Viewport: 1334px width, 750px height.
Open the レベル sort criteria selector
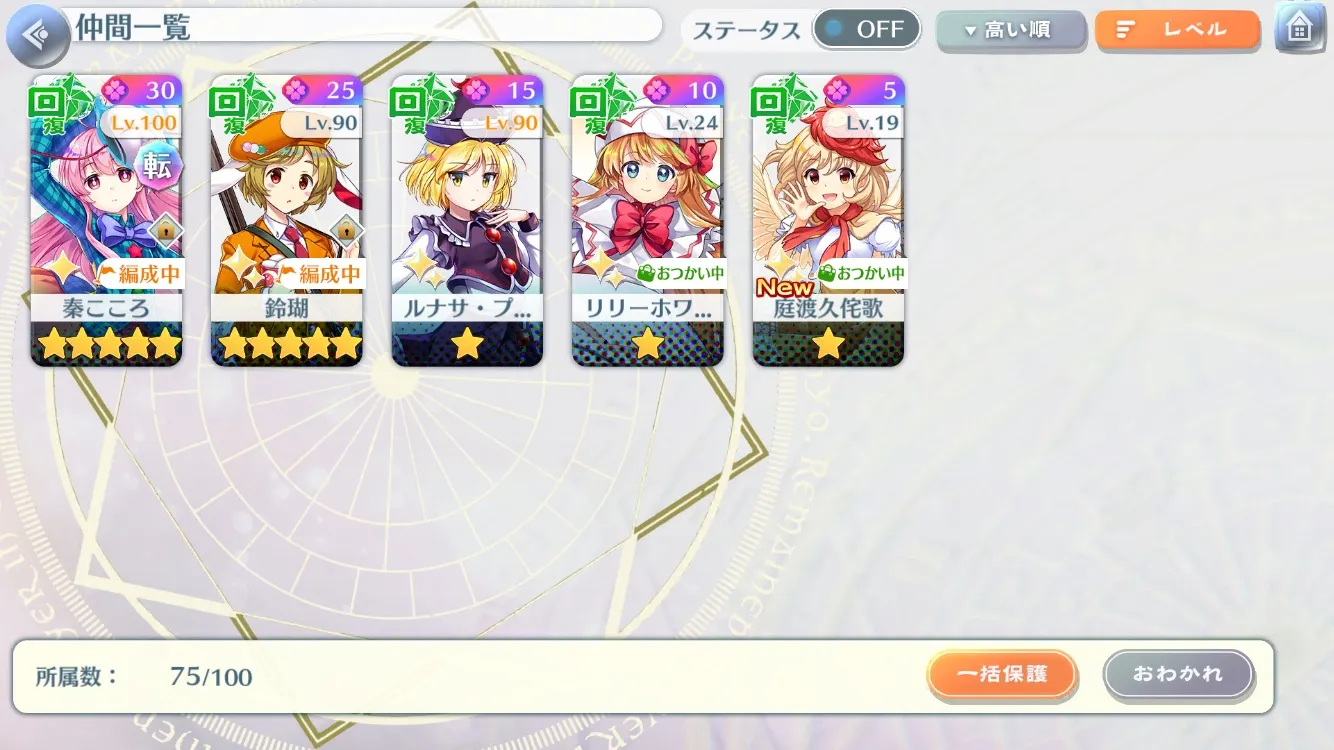click(1177, 31)
